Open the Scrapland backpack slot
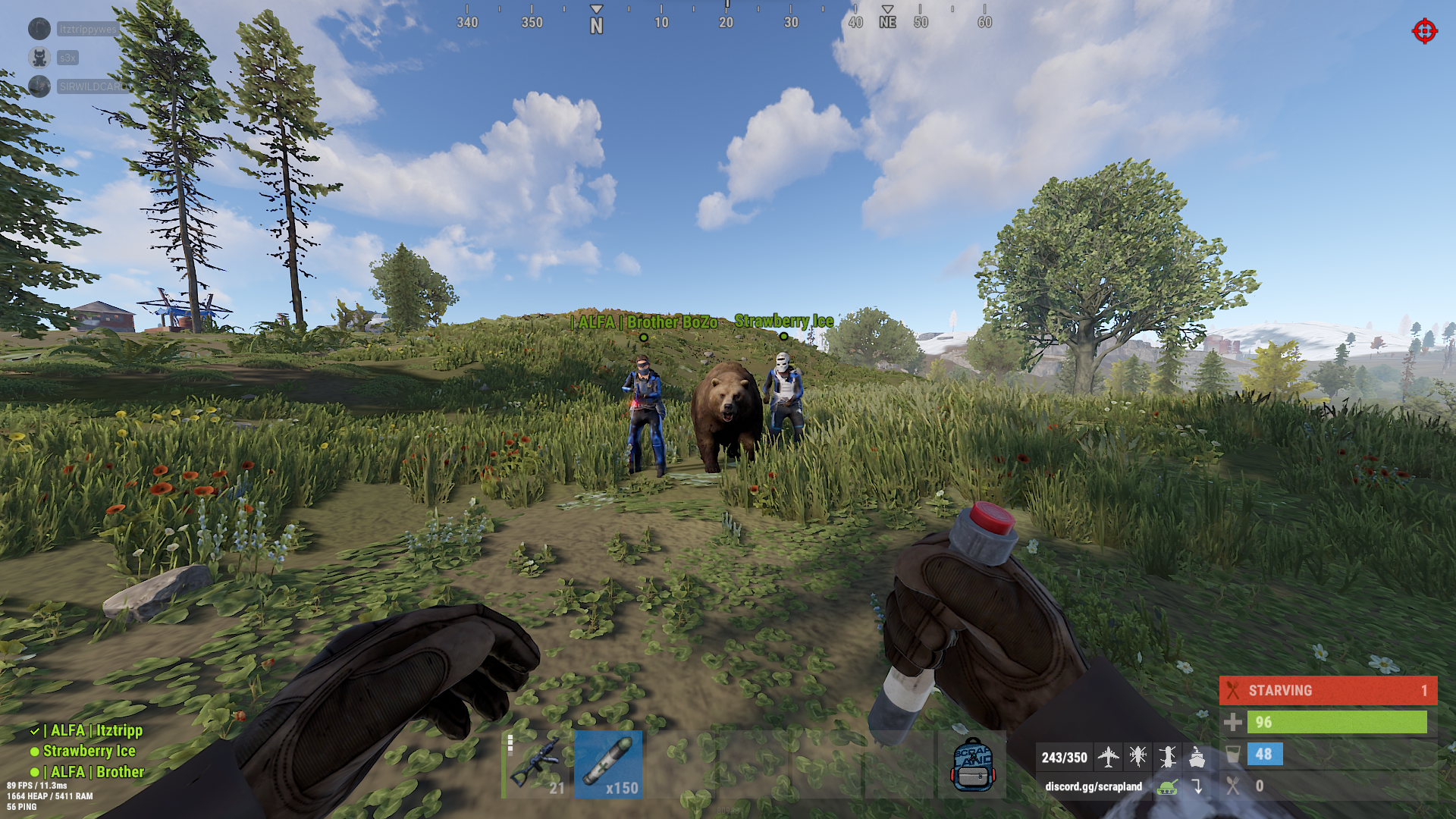 pyautogui.click(x=971, y=764)
